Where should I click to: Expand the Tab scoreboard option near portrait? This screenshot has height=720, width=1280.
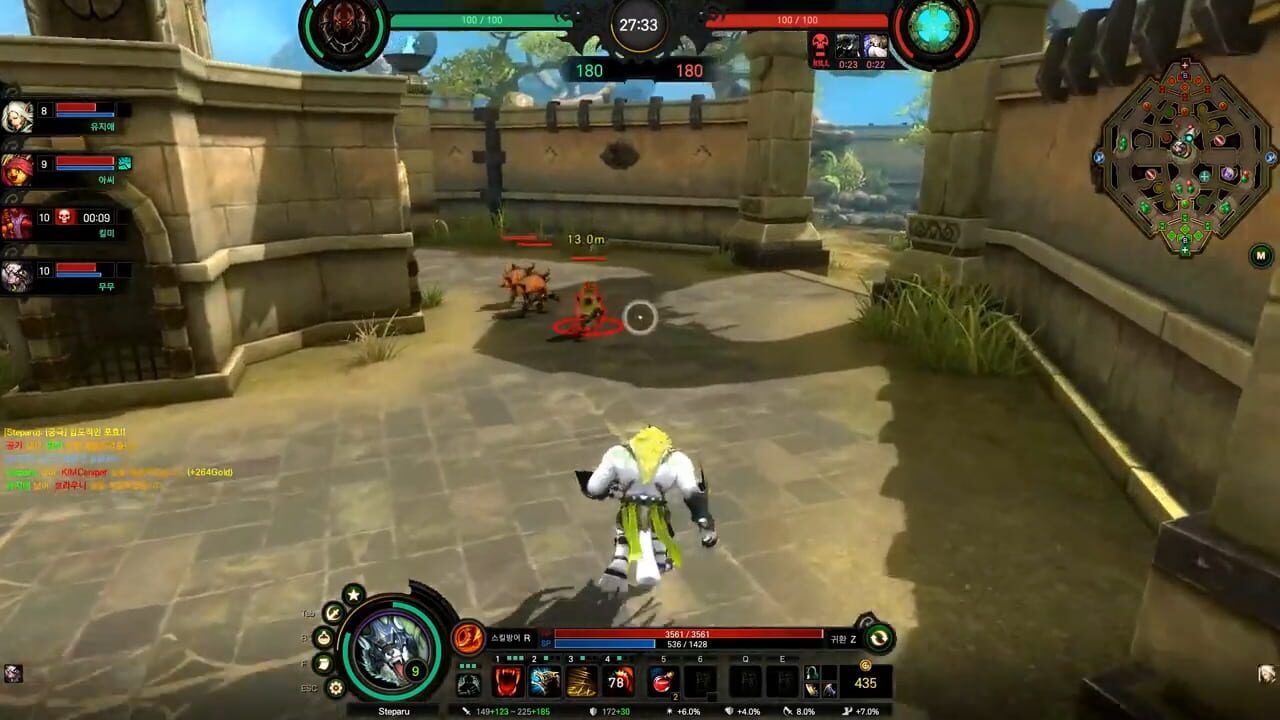(332, 612)
